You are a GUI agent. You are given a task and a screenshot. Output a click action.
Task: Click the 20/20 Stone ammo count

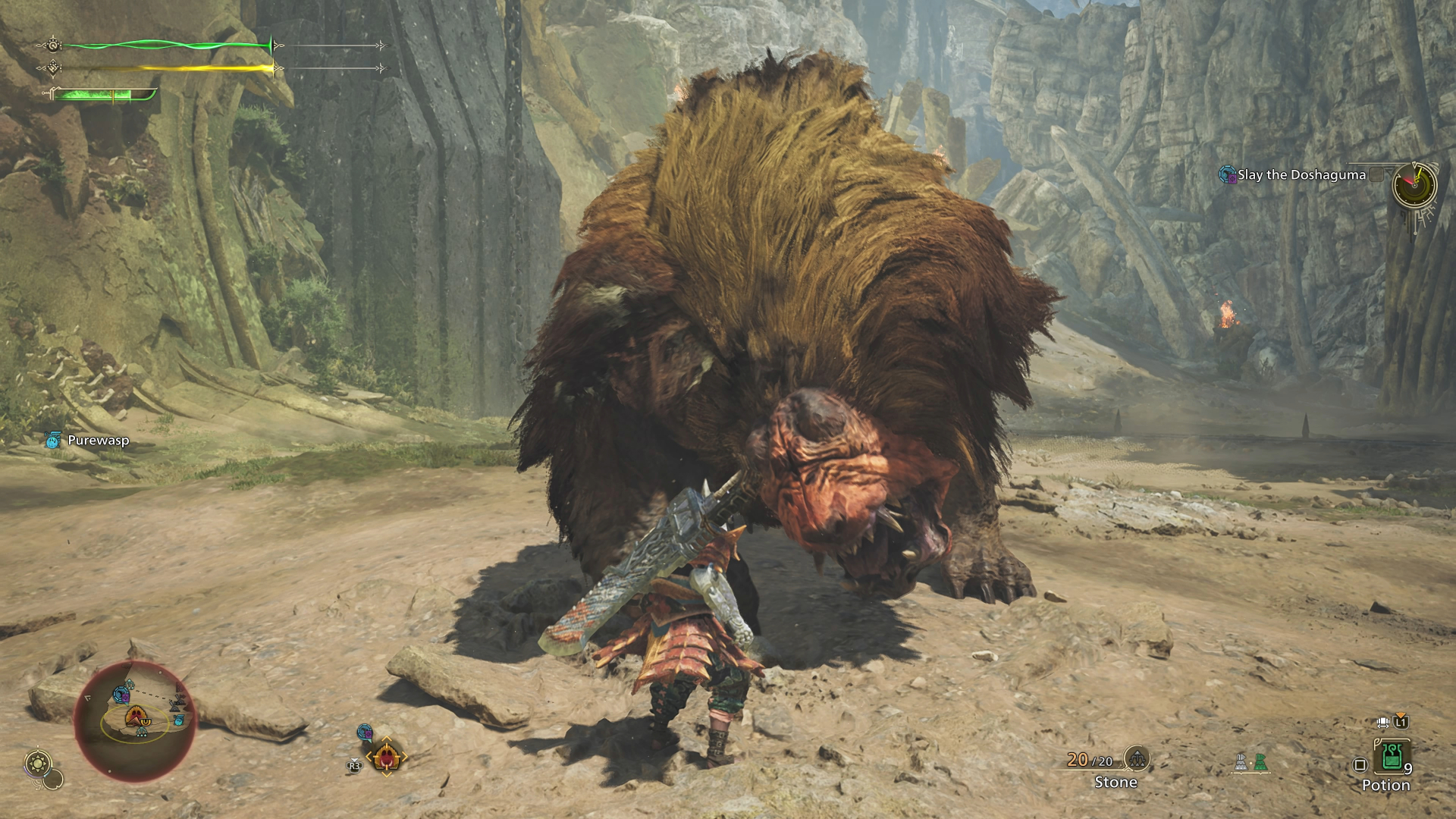[x=1089, y=760]
